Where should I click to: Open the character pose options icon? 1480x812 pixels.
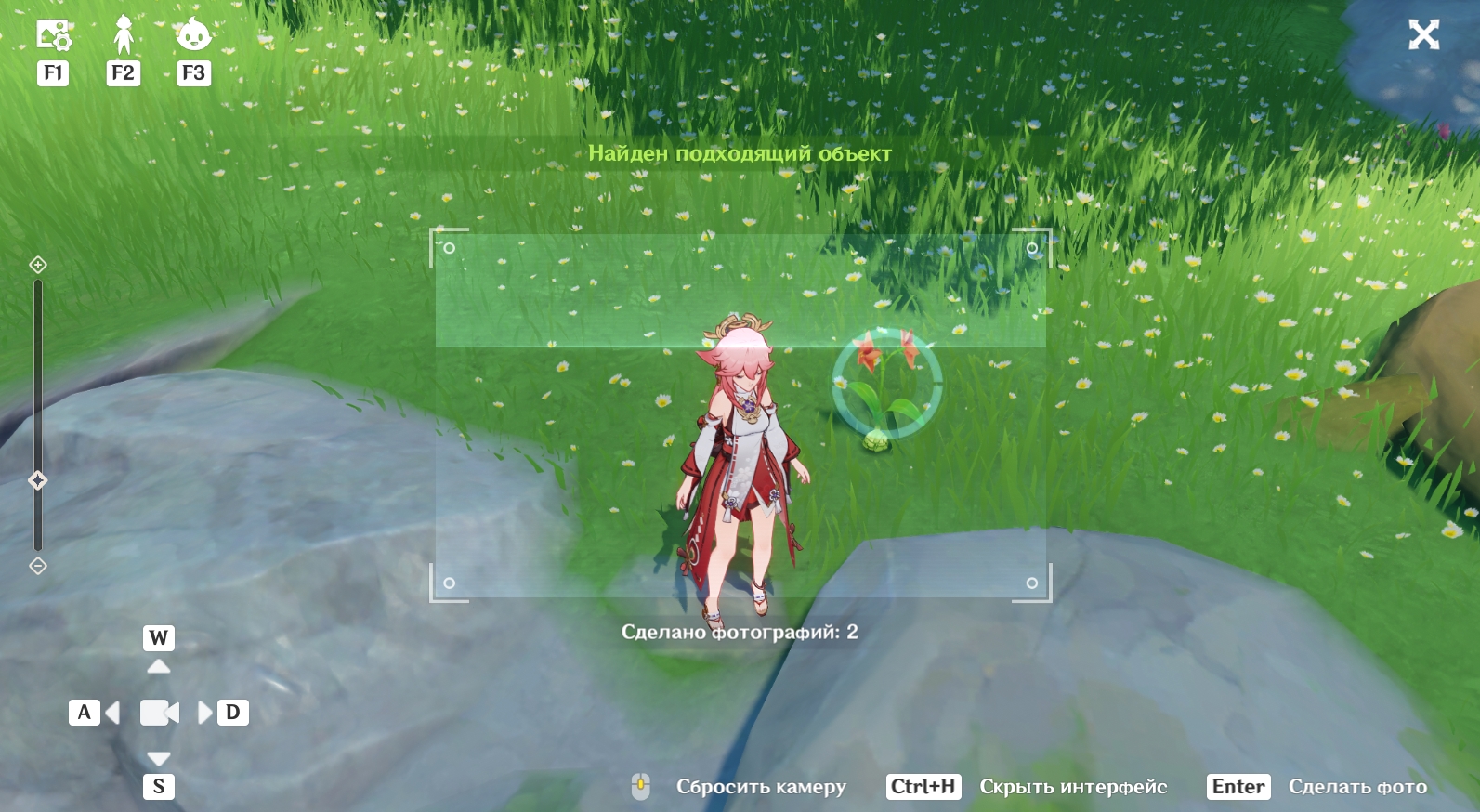pos(124,35)
